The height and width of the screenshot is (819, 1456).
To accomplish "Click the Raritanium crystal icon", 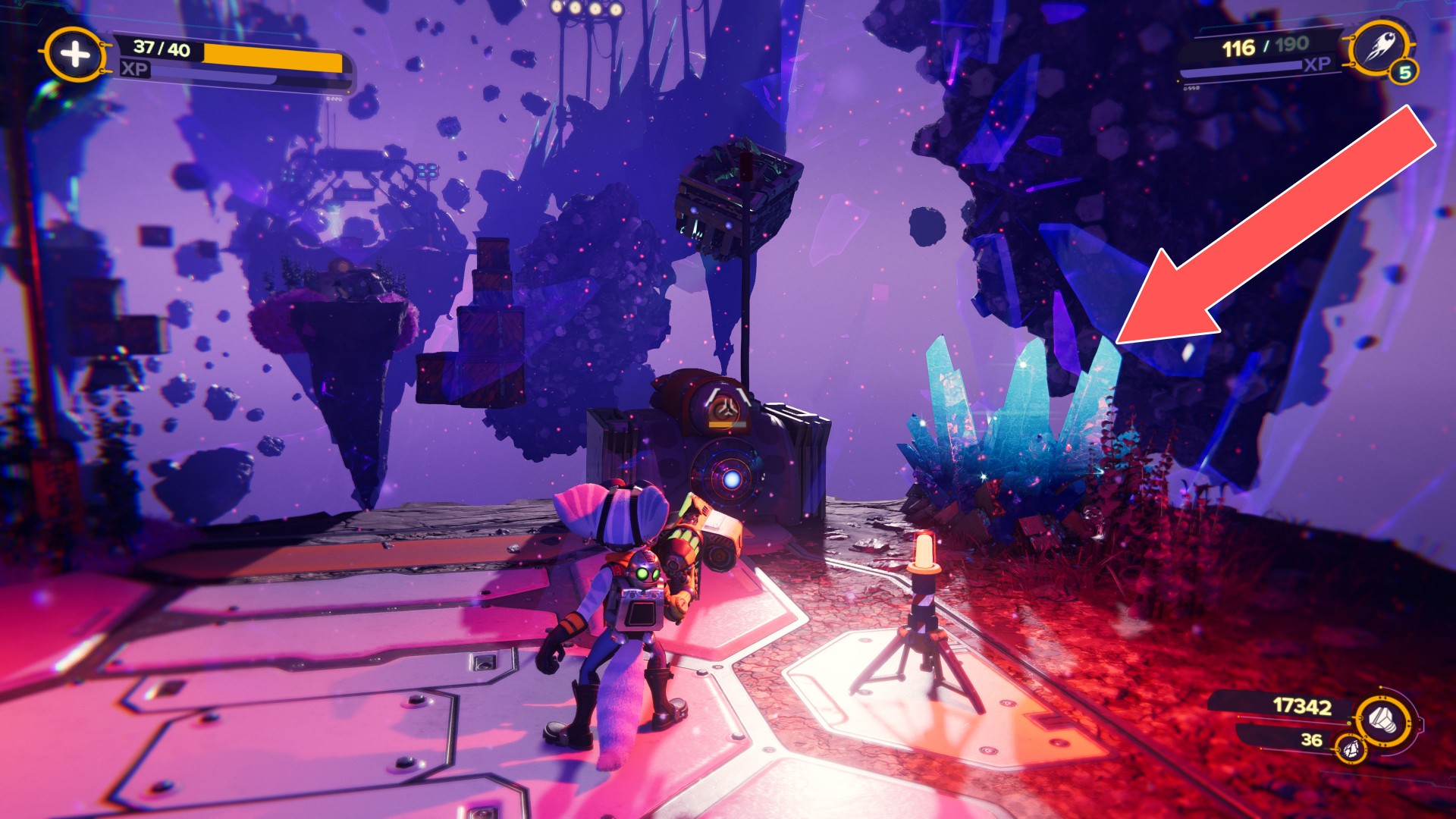I will (x=1351, y=749).
